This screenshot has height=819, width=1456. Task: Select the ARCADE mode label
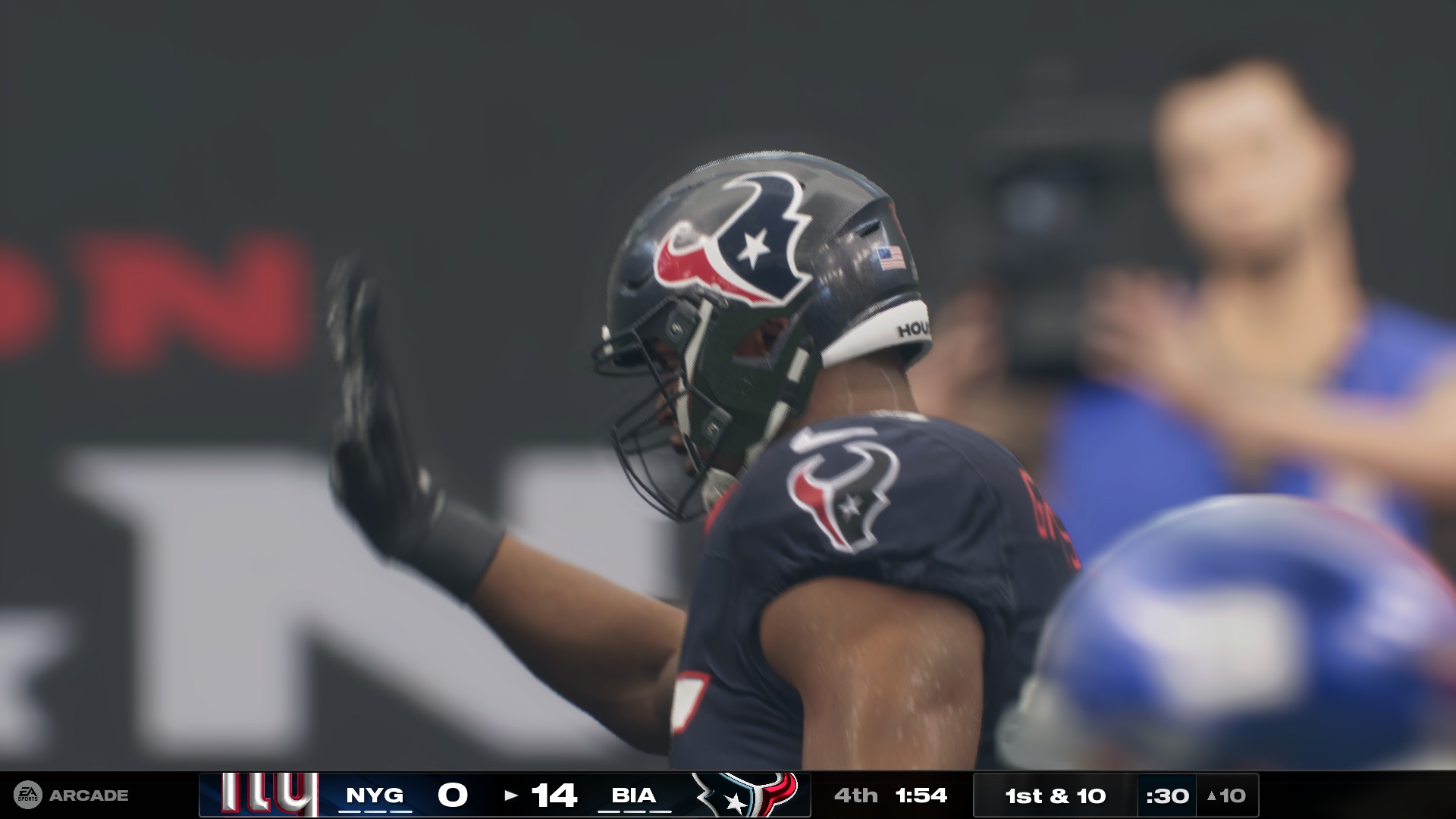(89, 795)
